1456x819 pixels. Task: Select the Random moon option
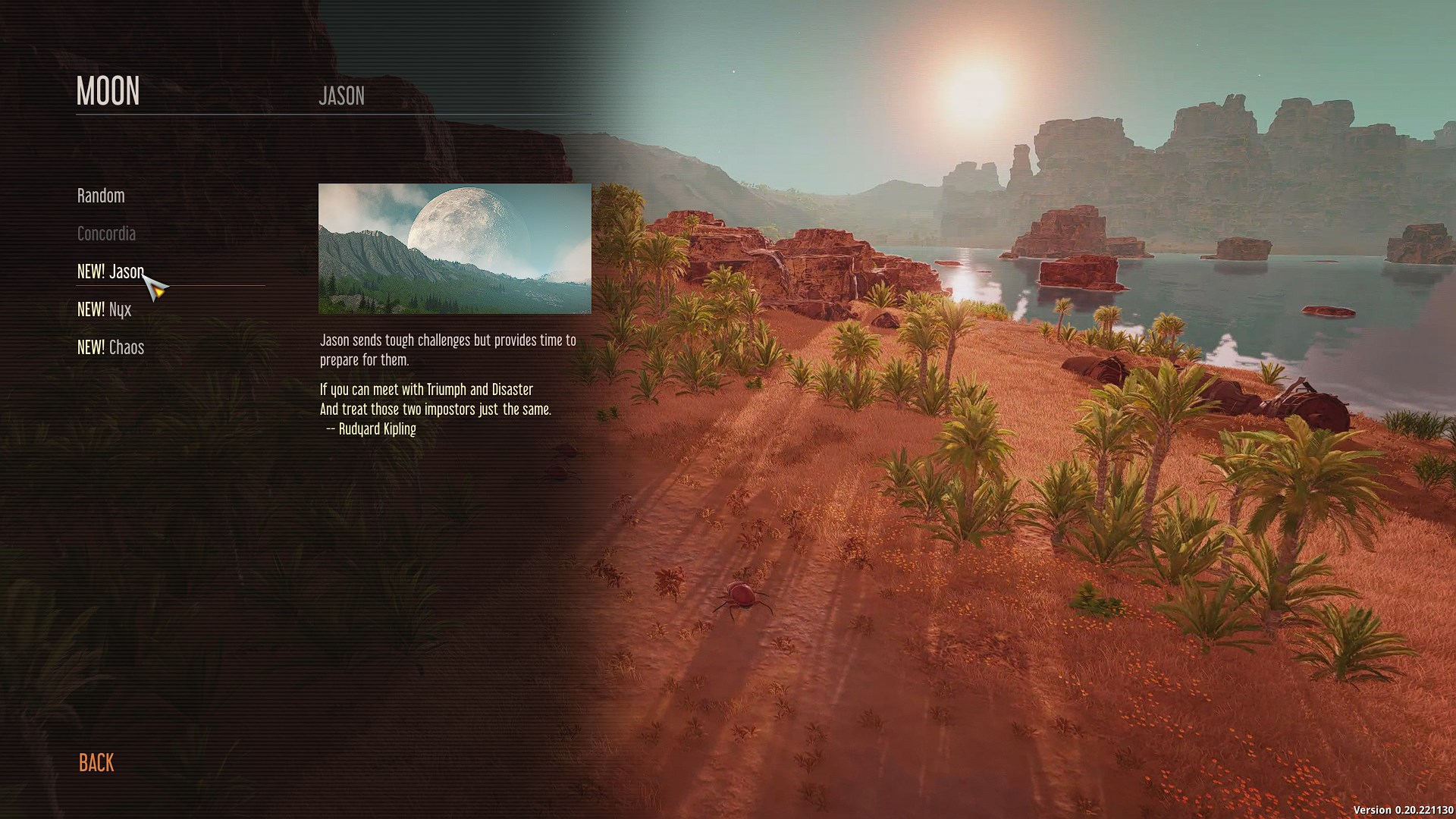click(101, 196)
